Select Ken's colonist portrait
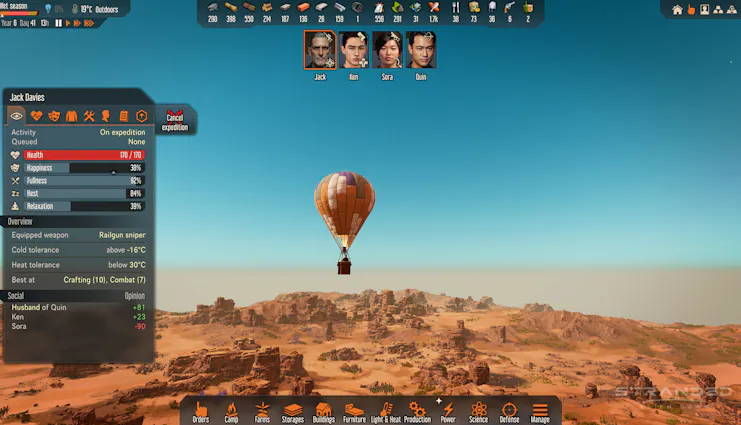Viewport: 741px width, 425px height. coord(354,50)
